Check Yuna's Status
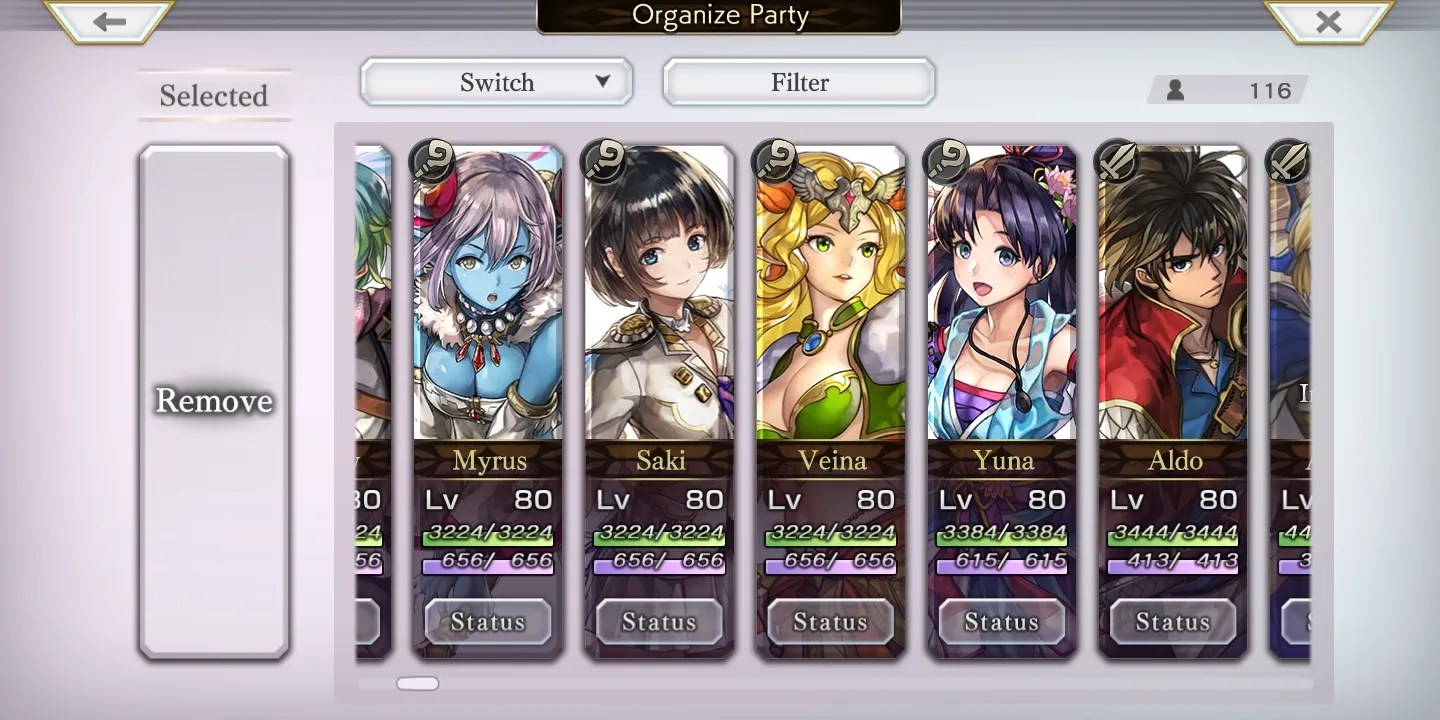 1002,622
